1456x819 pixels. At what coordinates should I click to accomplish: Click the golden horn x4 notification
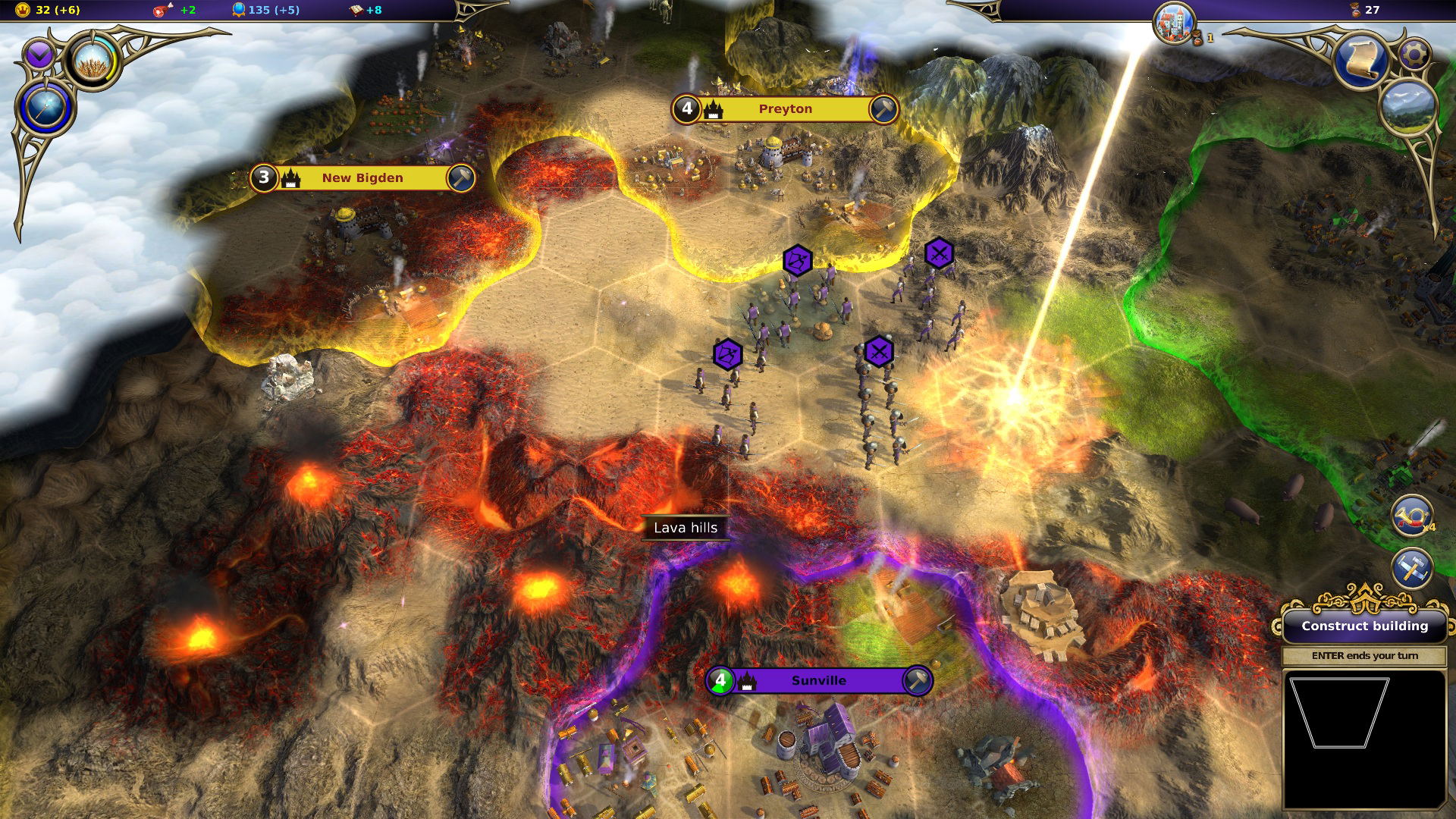click(x=1412, y=516)
